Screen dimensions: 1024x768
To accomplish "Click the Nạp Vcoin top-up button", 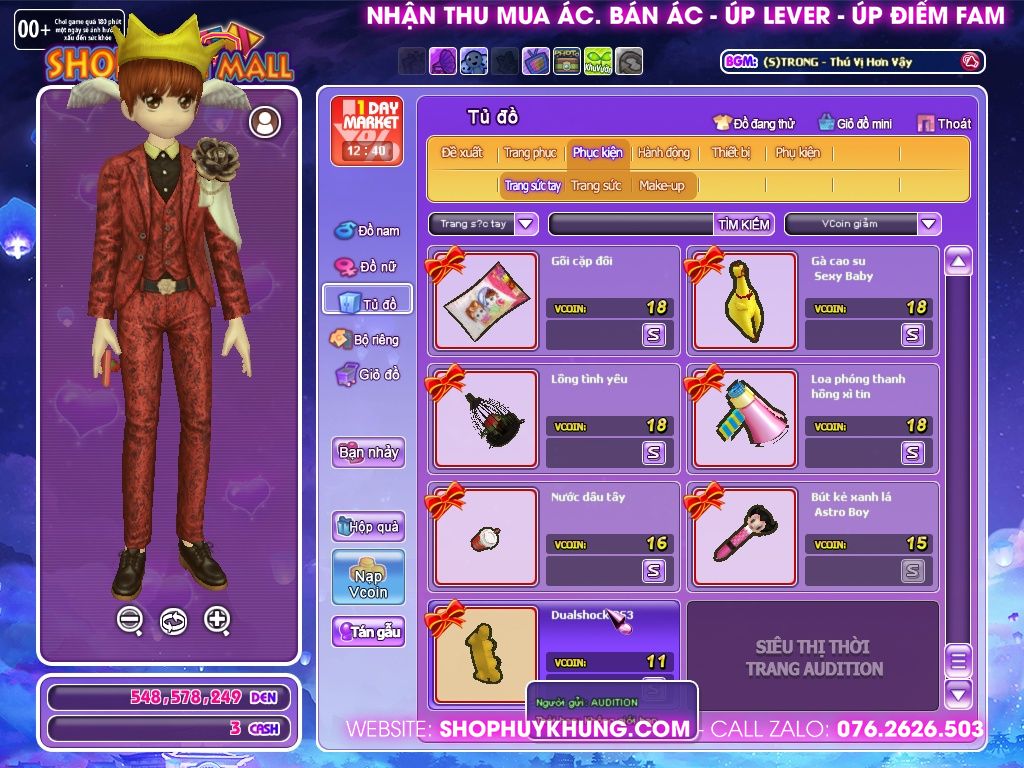I will [x=368, y=577].
